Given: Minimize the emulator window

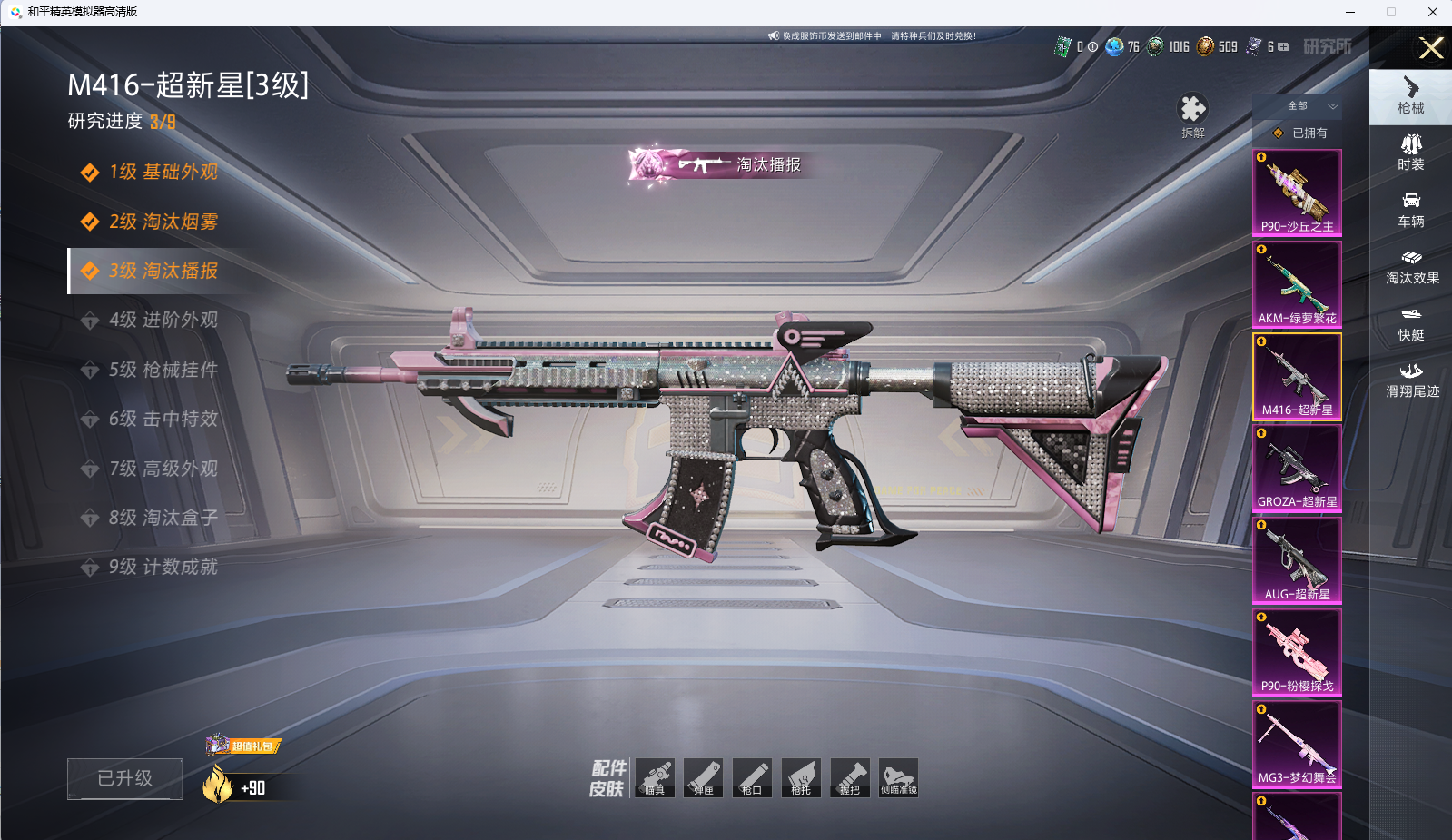Looking at the screenshot, I should [x=1350, y=12].
